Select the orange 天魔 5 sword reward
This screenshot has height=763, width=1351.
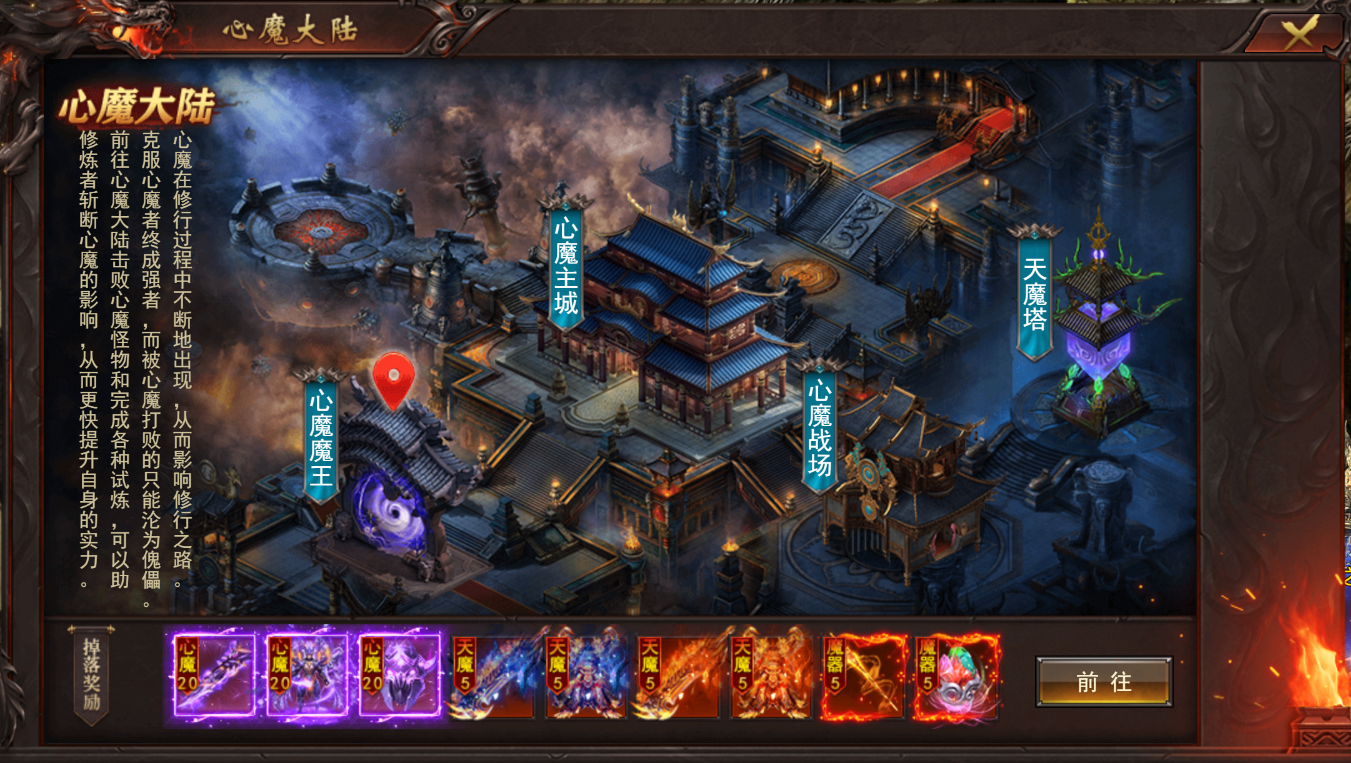[678, 677]
